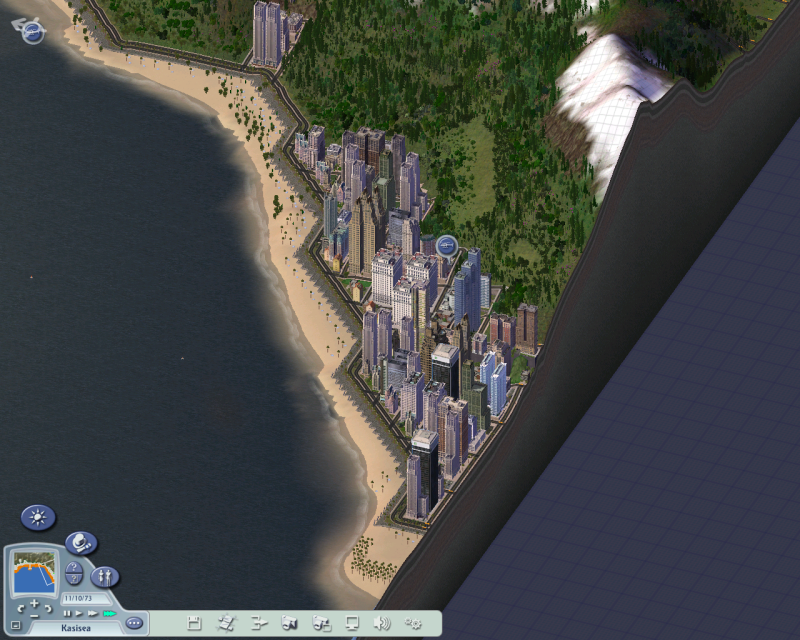The height and width of the screenshot is (640, 800).
Task: Click the city minimap
Action: coord(34,574)
